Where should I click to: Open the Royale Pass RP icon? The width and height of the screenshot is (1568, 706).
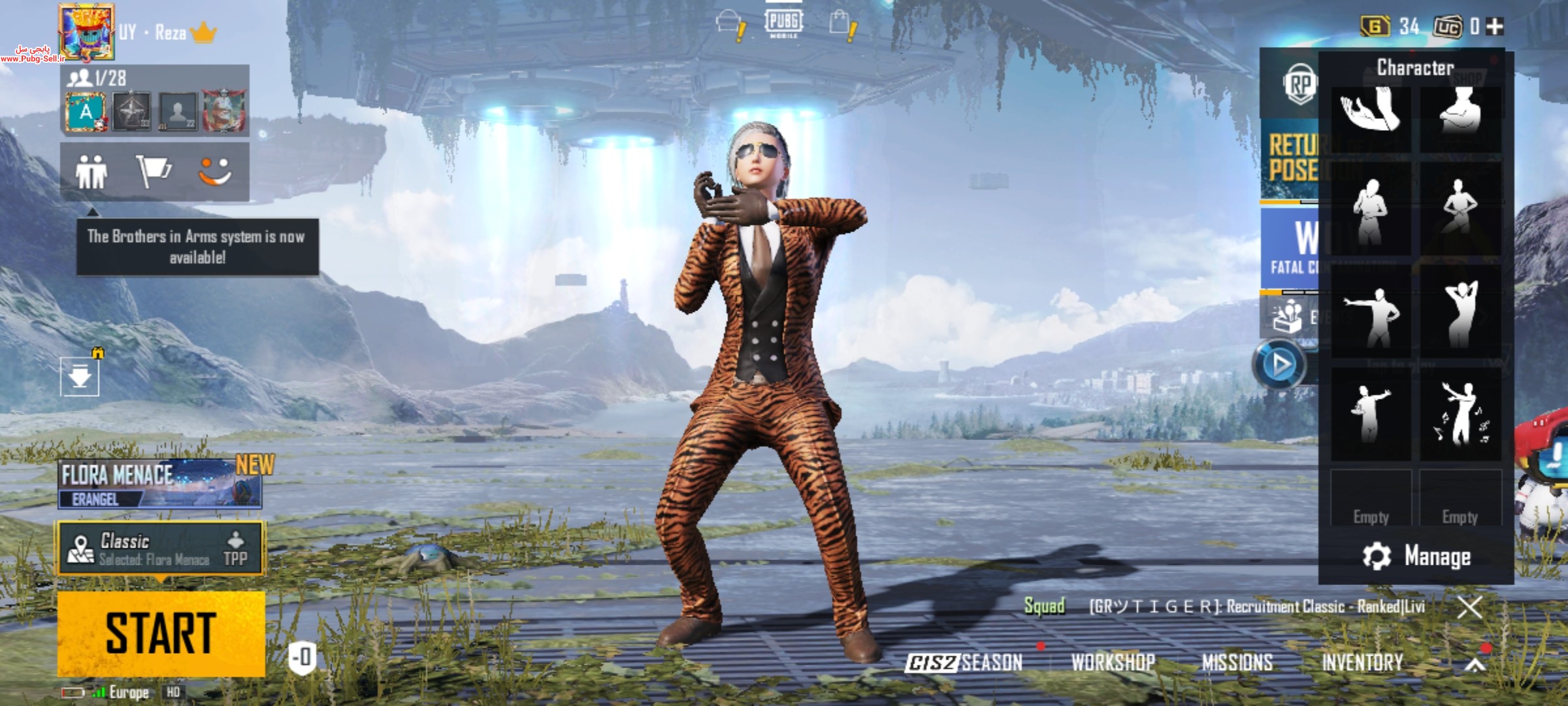[x=1299, y=84]
